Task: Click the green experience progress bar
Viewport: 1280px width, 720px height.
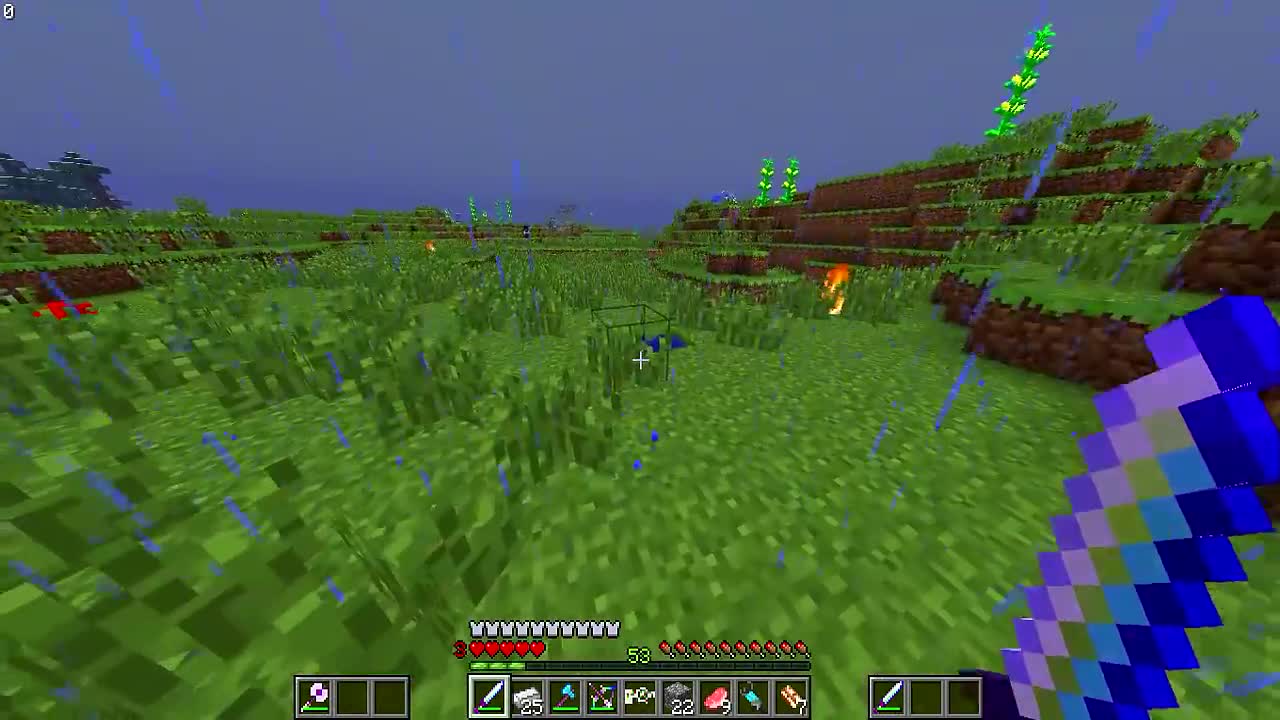Action: tap(500, 663)
